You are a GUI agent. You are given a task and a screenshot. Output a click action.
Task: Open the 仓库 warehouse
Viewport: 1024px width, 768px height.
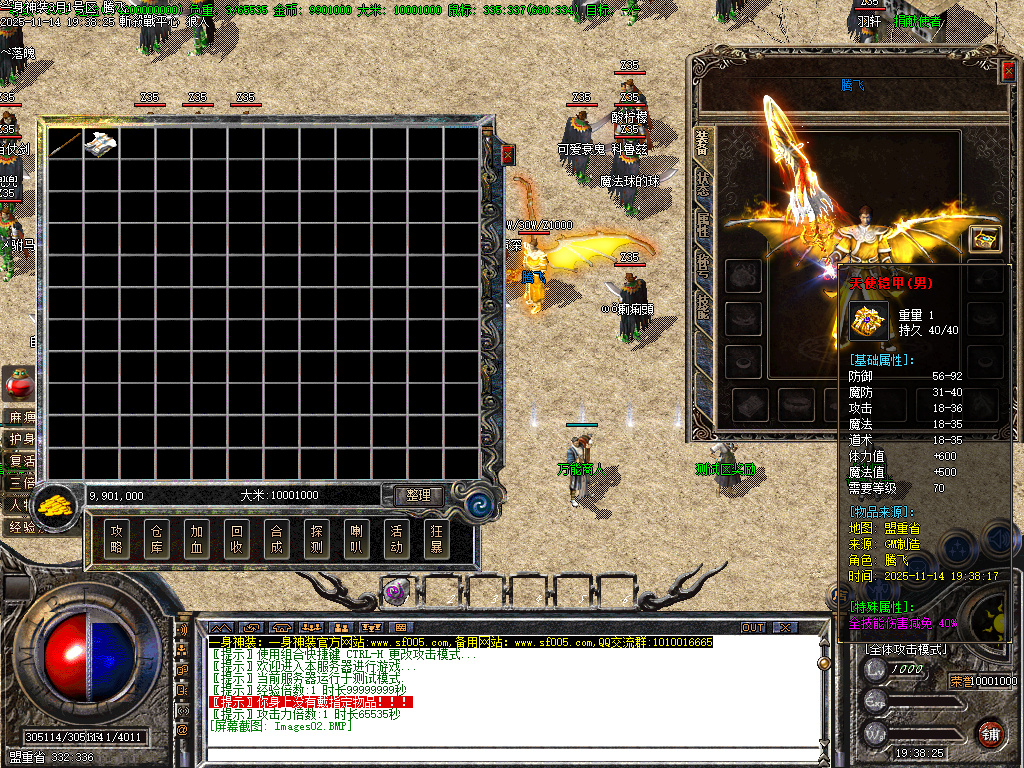(157, 539)
